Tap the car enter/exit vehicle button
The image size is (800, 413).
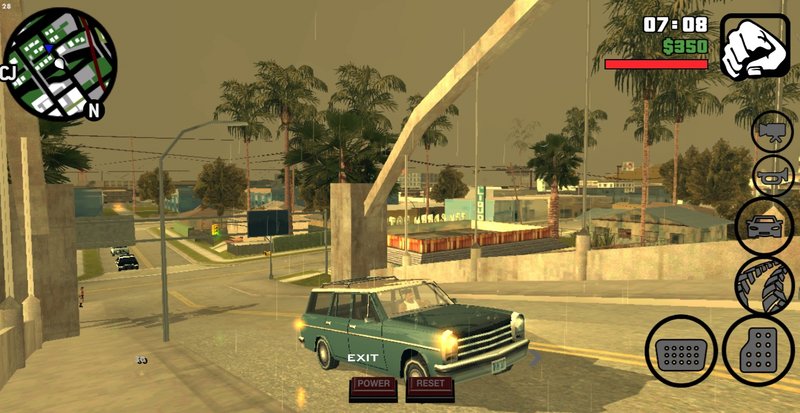click(764, 226)
